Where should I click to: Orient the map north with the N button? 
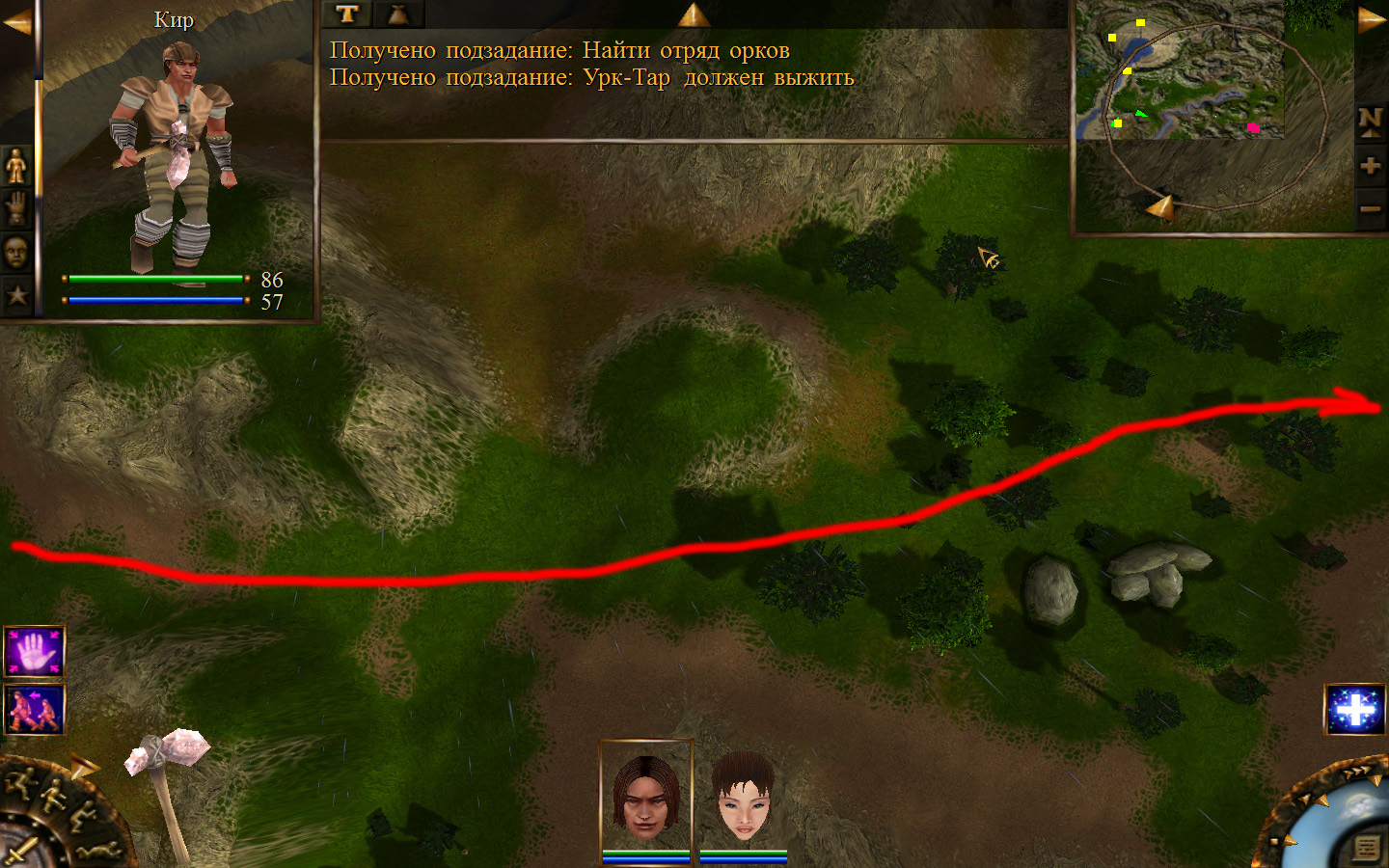[x=1370, y=121]
